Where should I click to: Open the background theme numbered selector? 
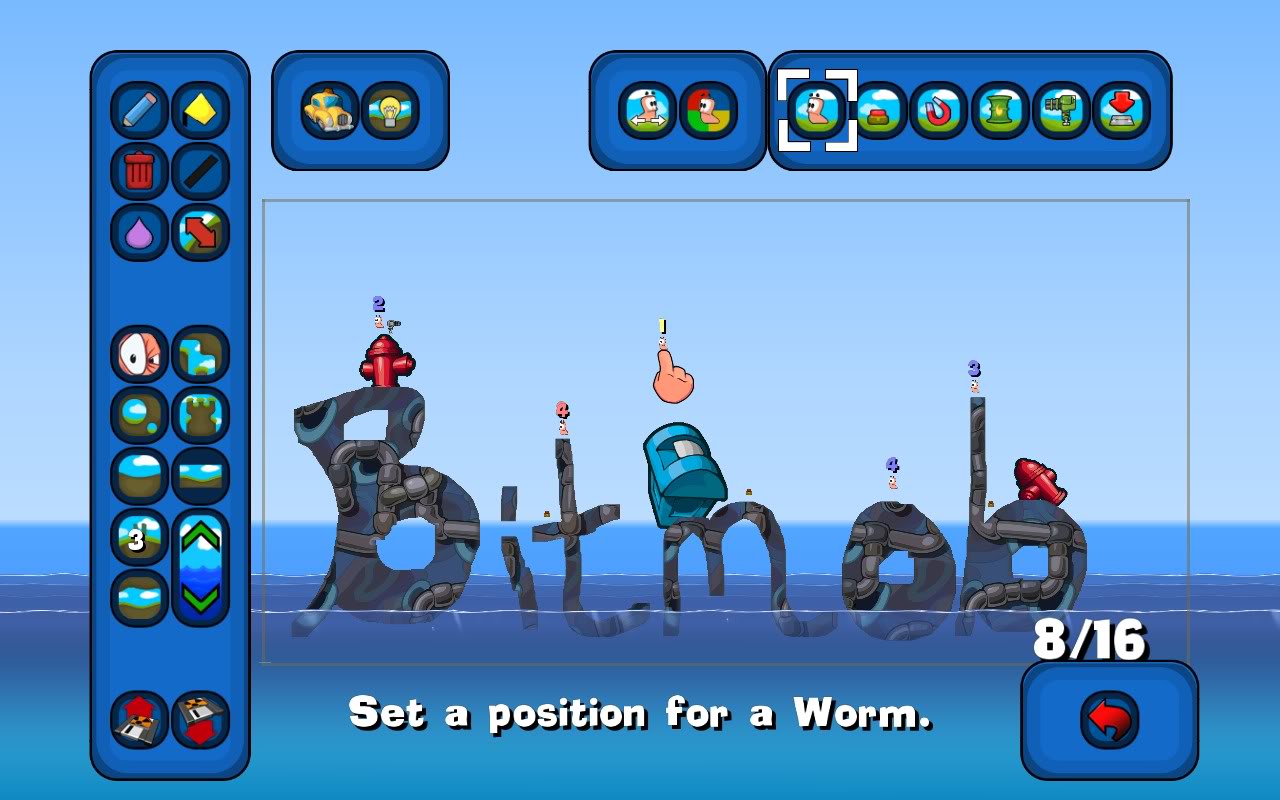click(139, 537)
